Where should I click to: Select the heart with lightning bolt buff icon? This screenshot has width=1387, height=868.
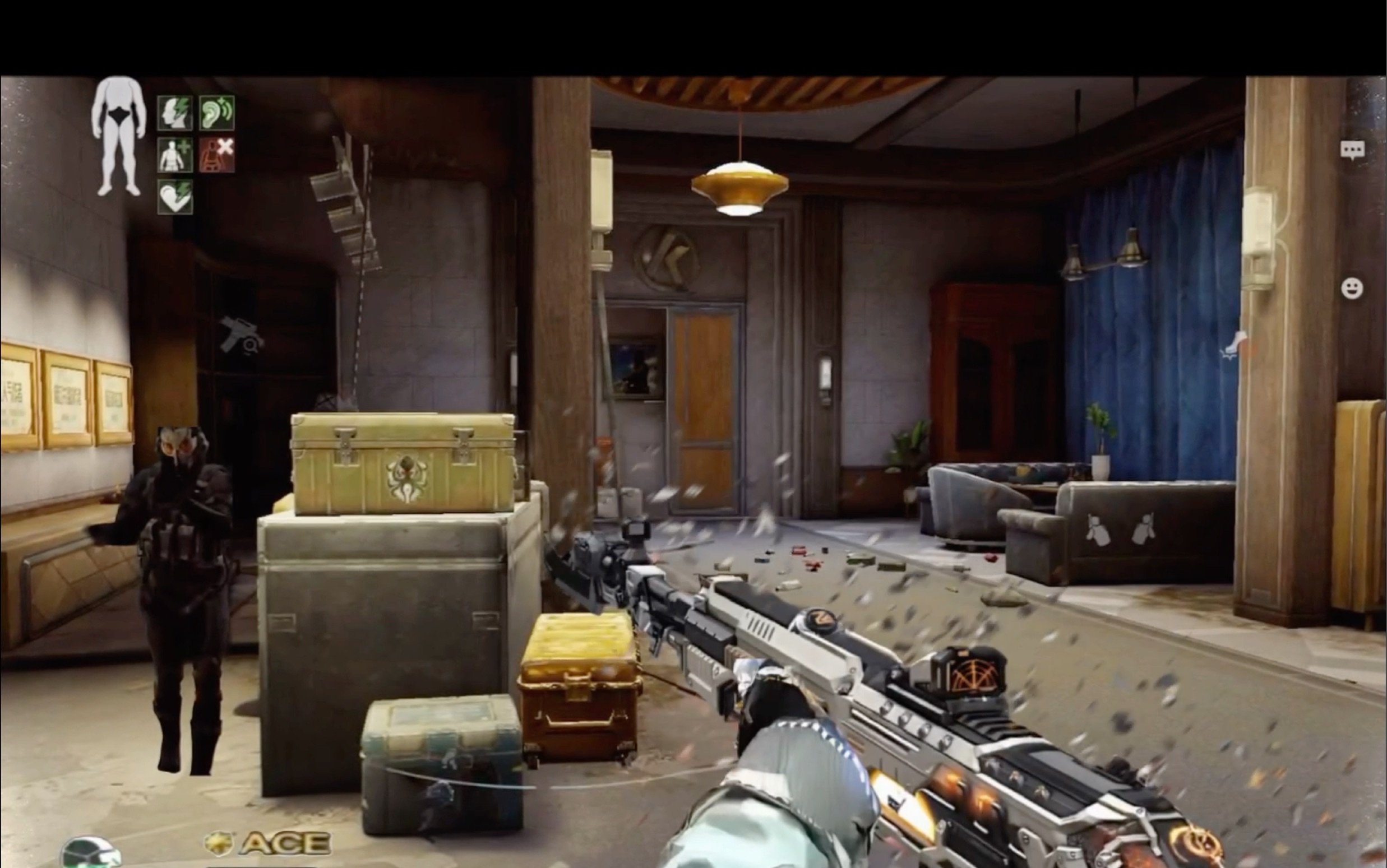(175, 197)
